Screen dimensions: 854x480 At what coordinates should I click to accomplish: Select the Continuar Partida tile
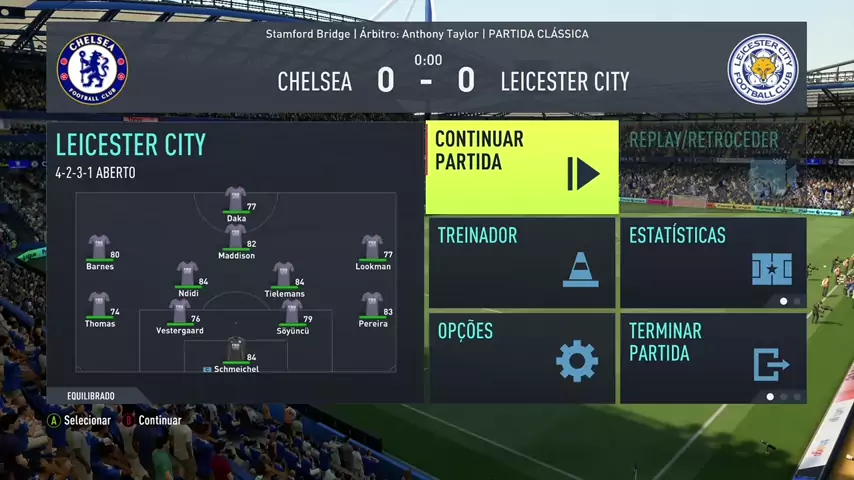522,167
